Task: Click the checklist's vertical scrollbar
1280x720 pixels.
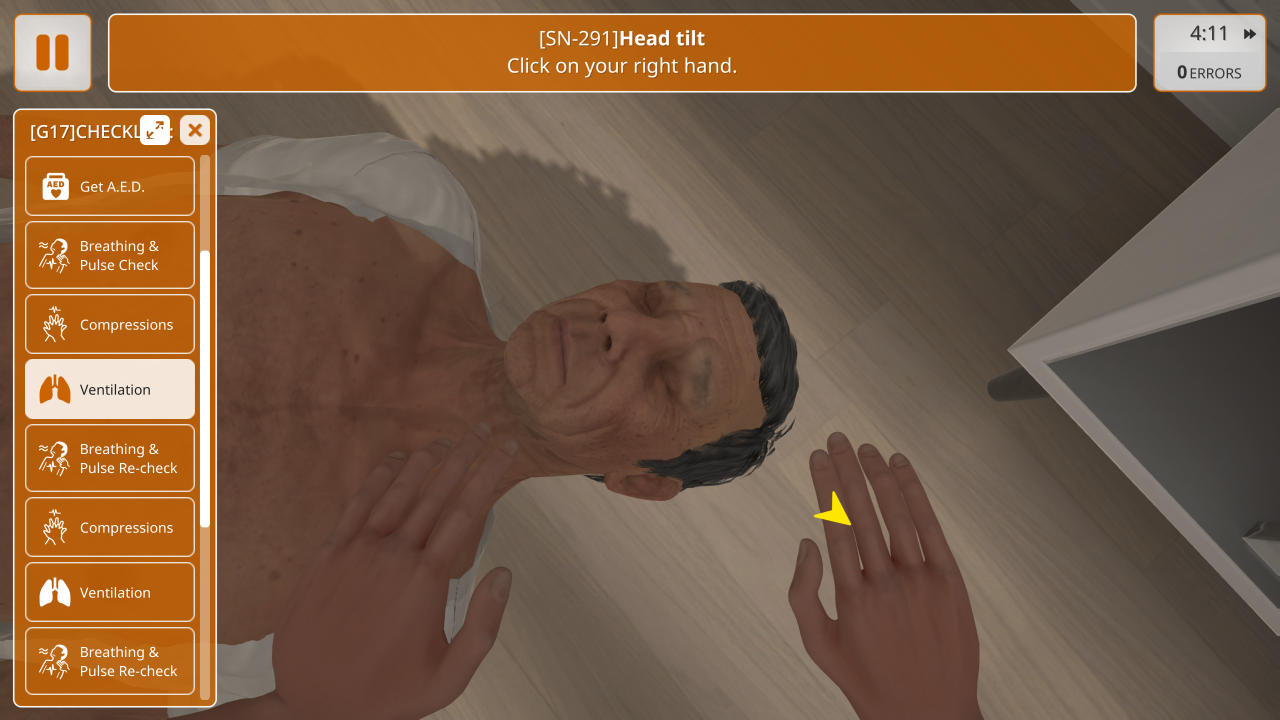Action: click(205, 388)
